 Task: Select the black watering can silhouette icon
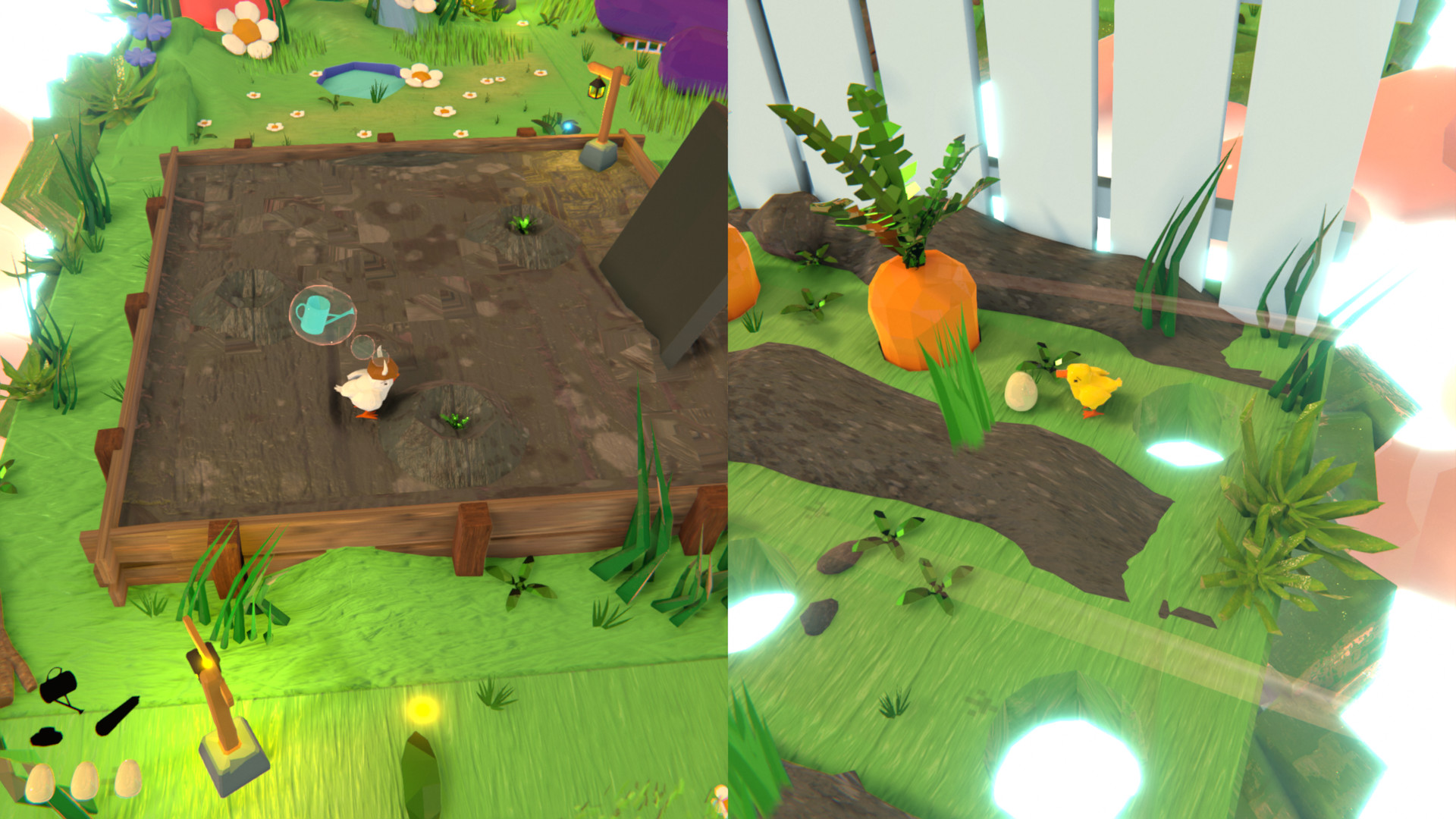[x=57, y=686]
